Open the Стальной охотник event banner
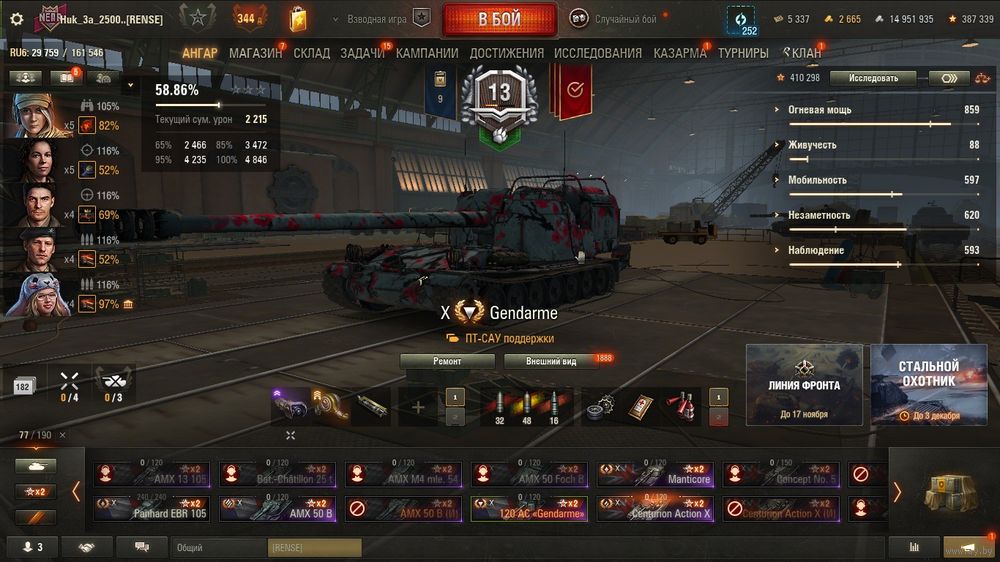The width and height of the screenshot is (1000, 562). pos(928,385)
